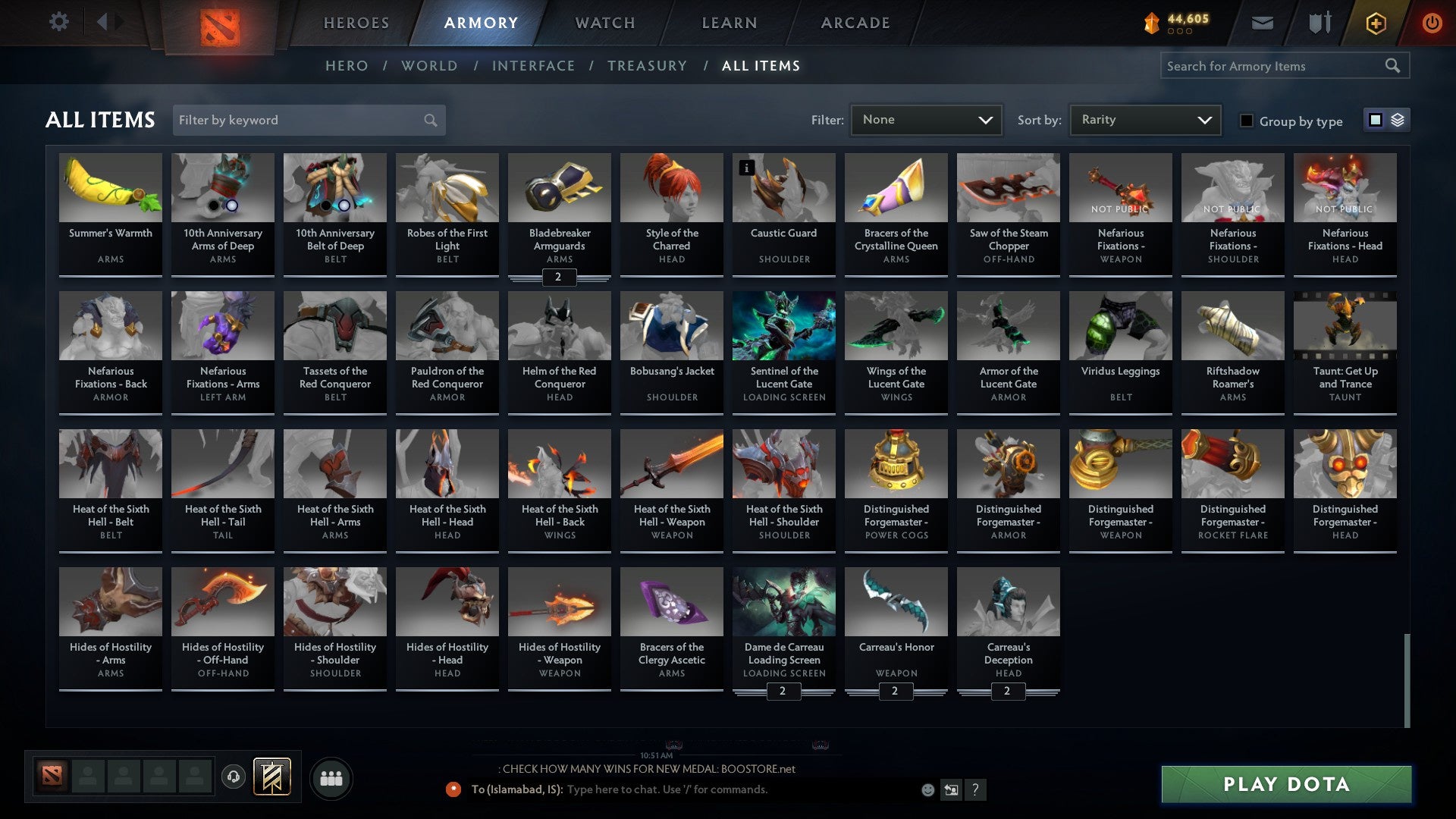
Task: Open Dota Plus subscription icon
Action: point(1376,22)
